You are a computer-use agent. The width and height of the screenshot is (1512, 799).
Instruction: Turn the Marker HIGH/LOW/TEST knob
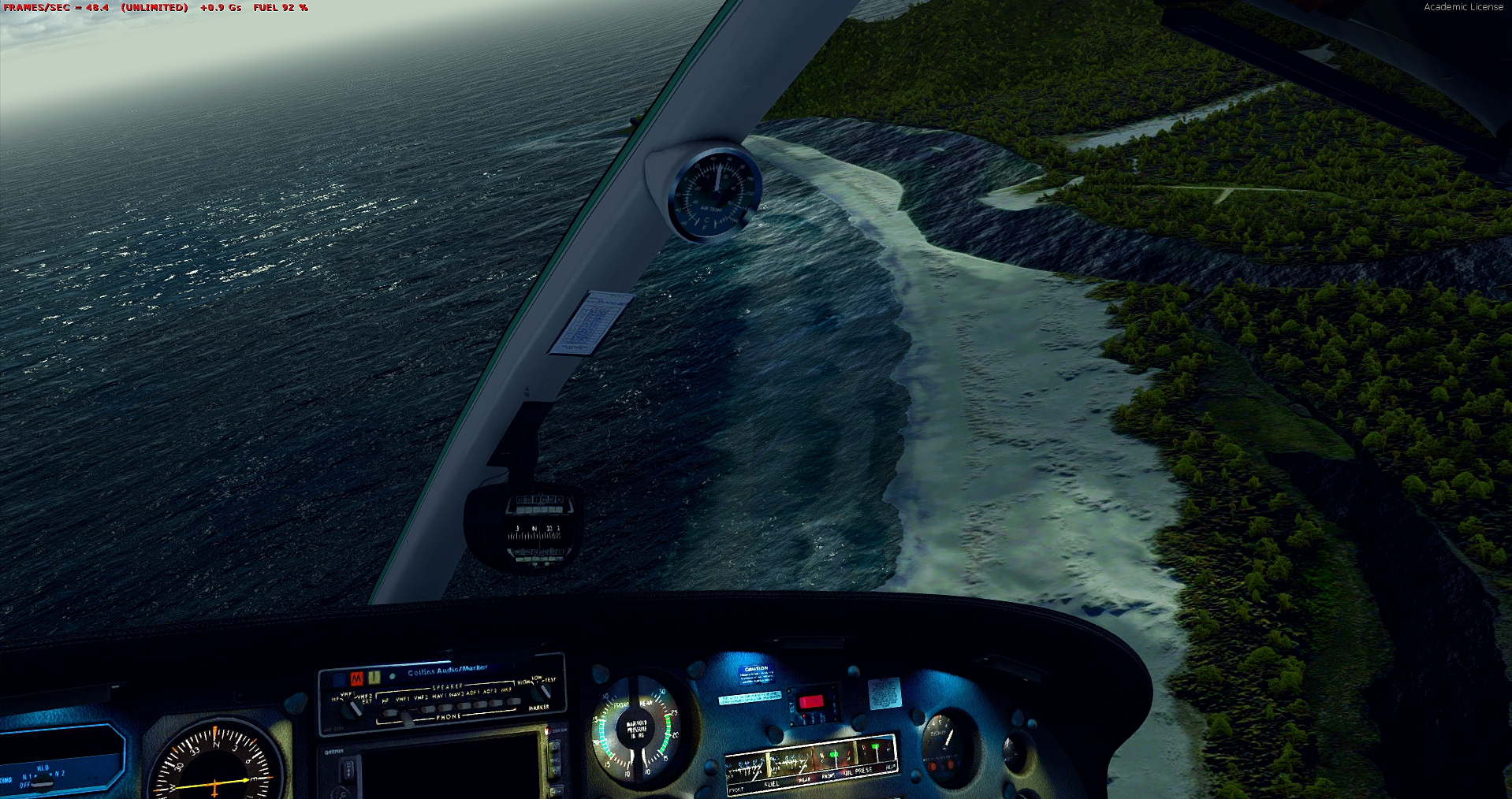click(x=542, y=692)
